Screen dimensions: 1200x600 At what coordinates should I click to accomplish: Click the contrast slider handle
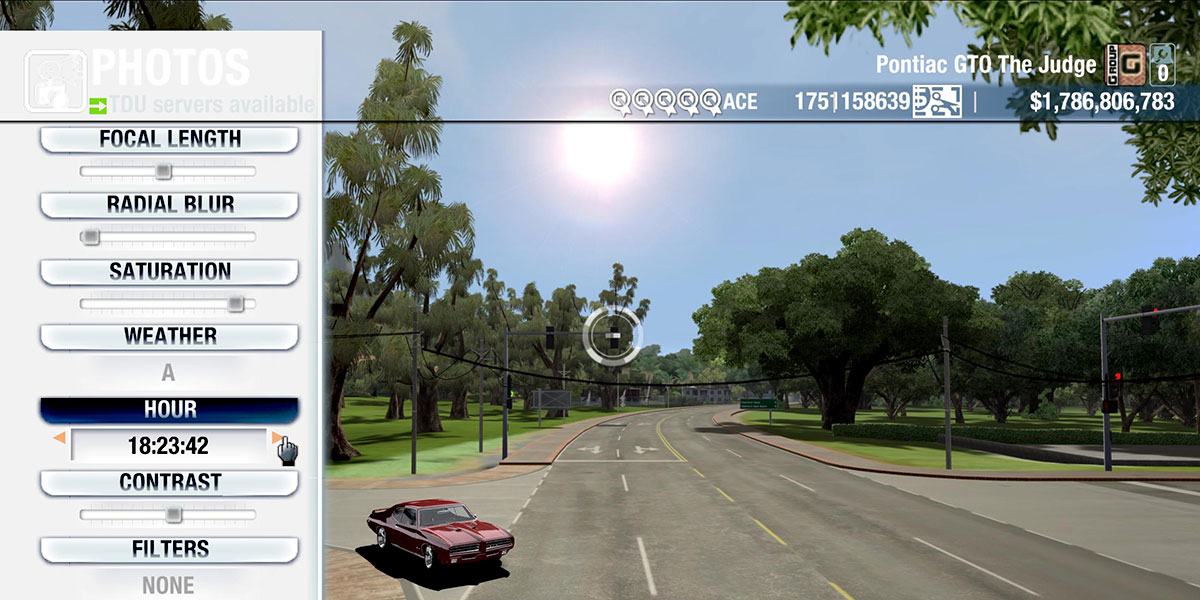[173, 515]
